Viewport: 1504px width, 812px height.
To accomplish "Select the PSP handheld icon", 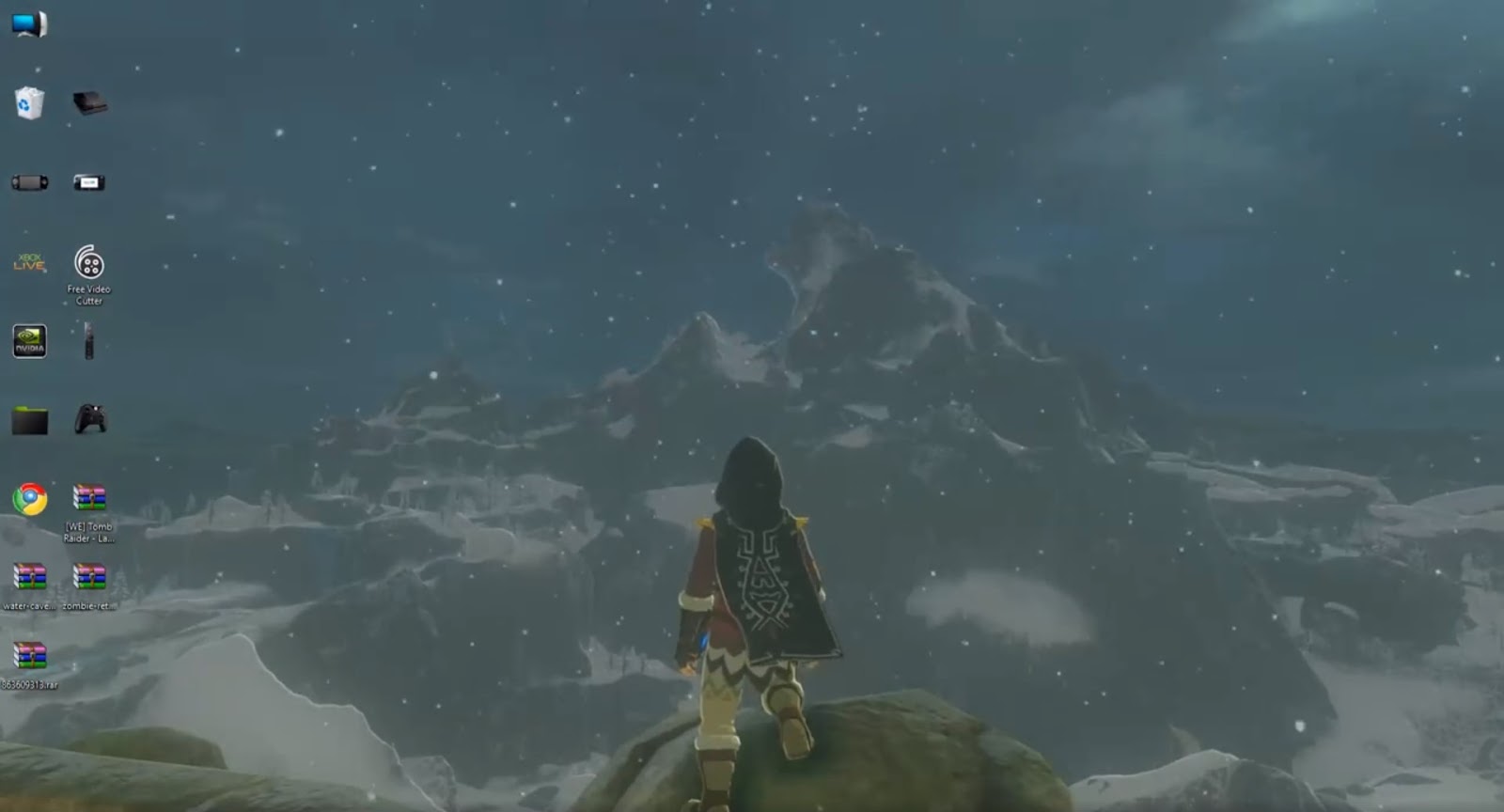I will click(x=28, y=183).
